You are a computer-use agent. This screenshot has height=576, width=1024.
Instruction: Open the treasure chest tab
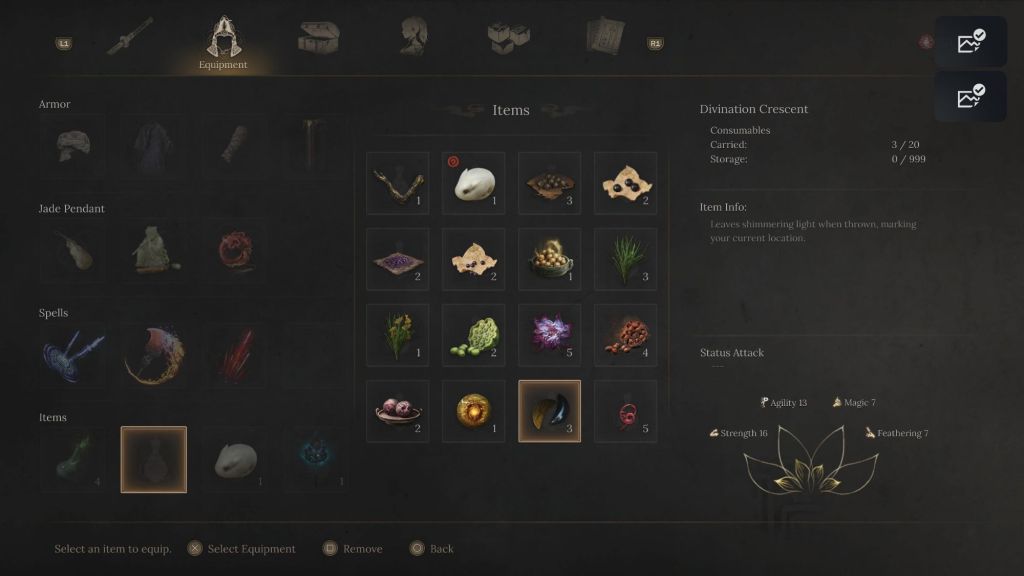pos(318,38)
